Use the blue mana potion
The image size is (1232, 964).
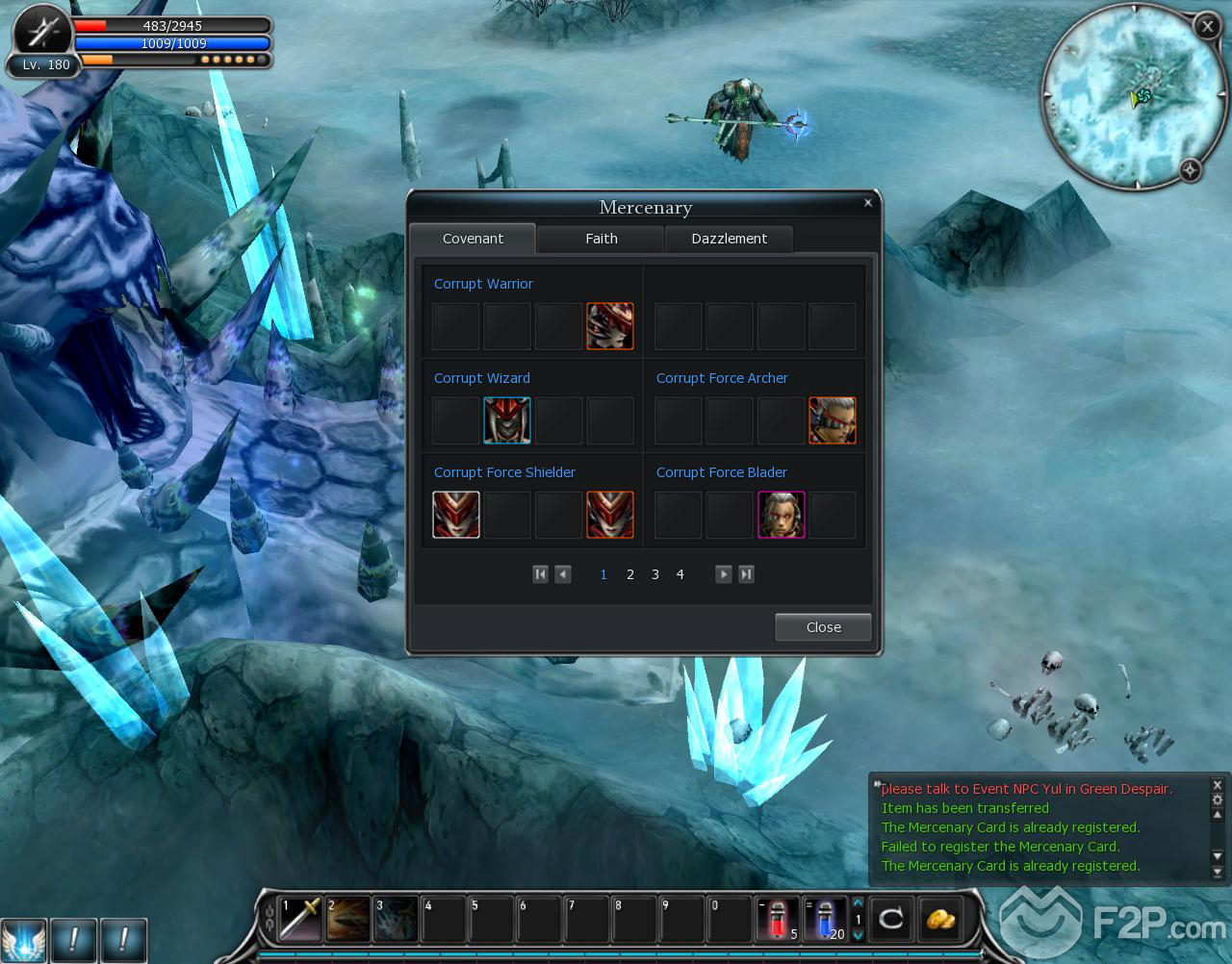tap(825, 920)
